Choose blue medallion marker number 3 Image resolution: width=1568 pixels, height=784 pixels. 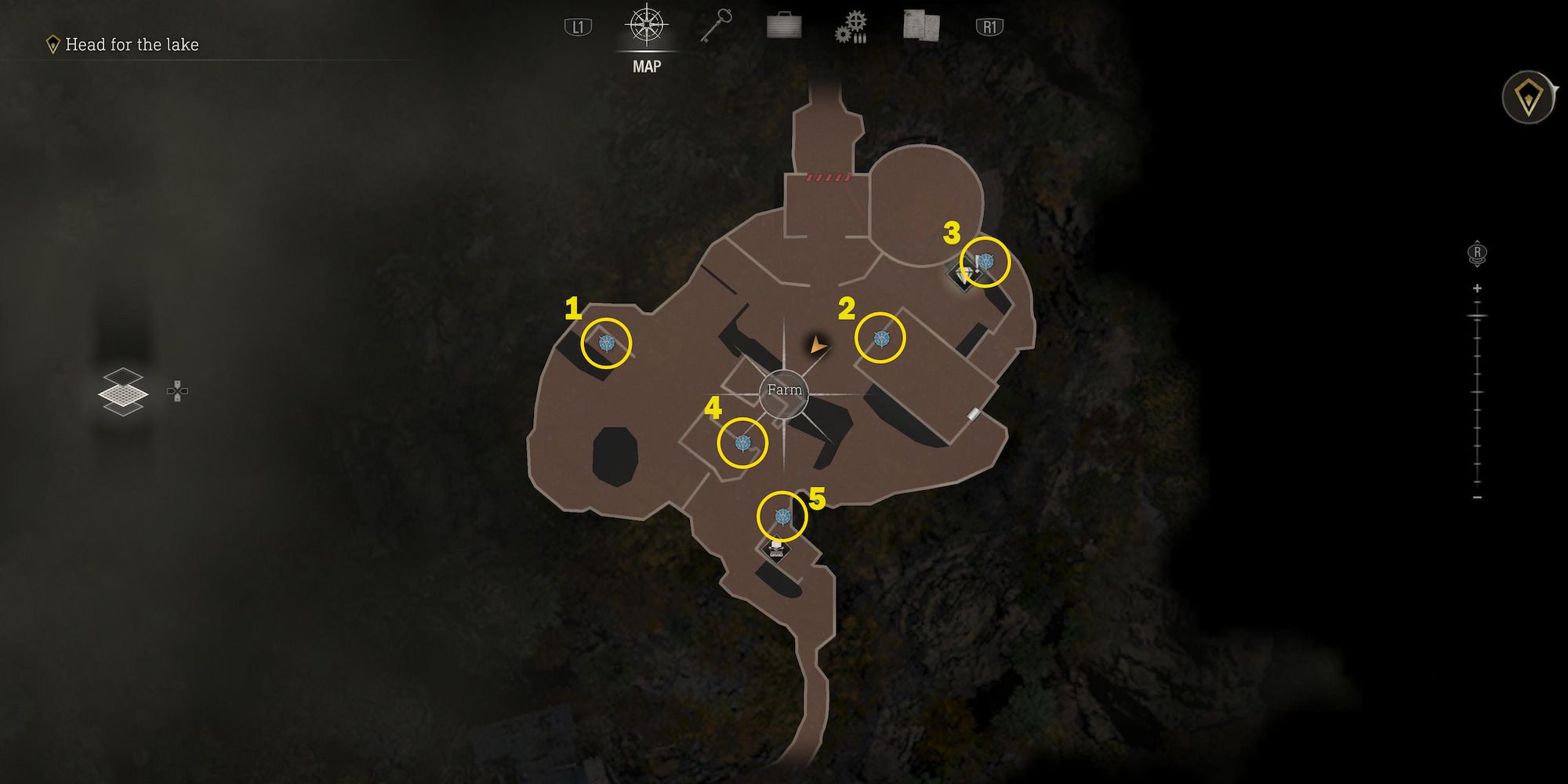[985, 261]
